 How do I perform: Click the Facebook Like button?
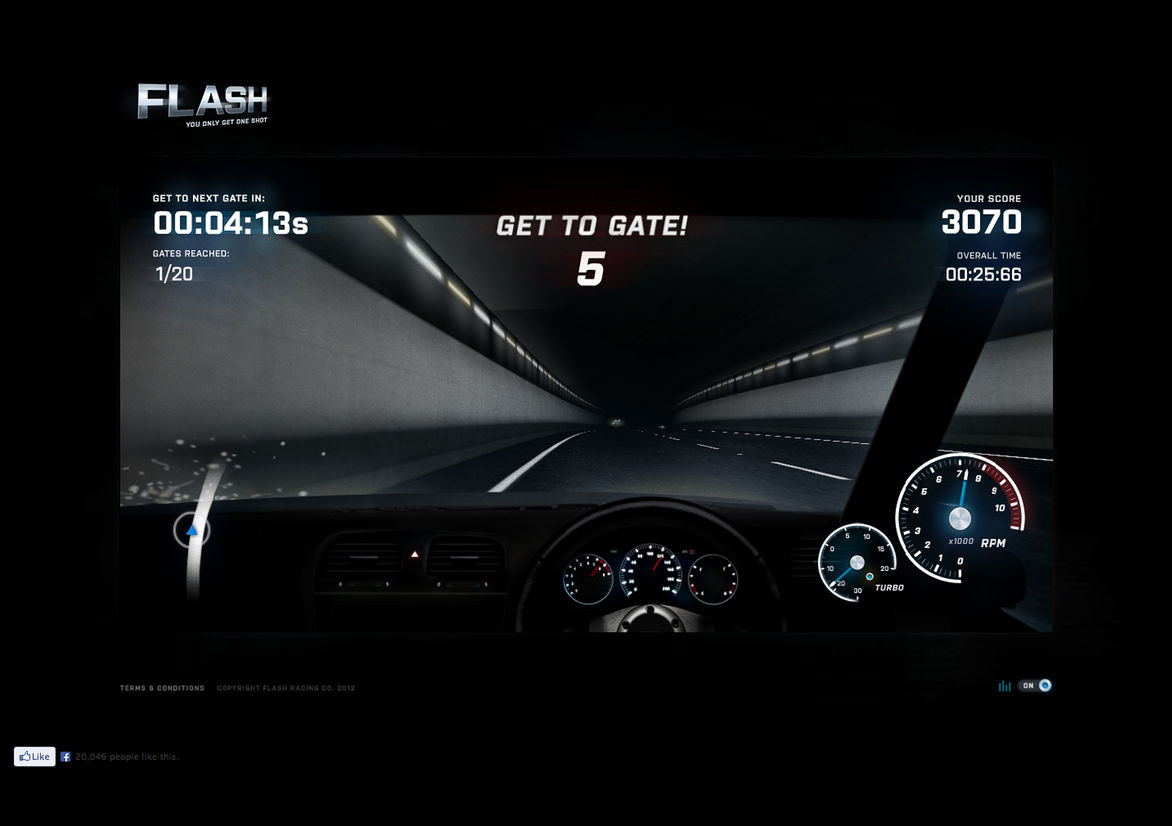[34, 757]
